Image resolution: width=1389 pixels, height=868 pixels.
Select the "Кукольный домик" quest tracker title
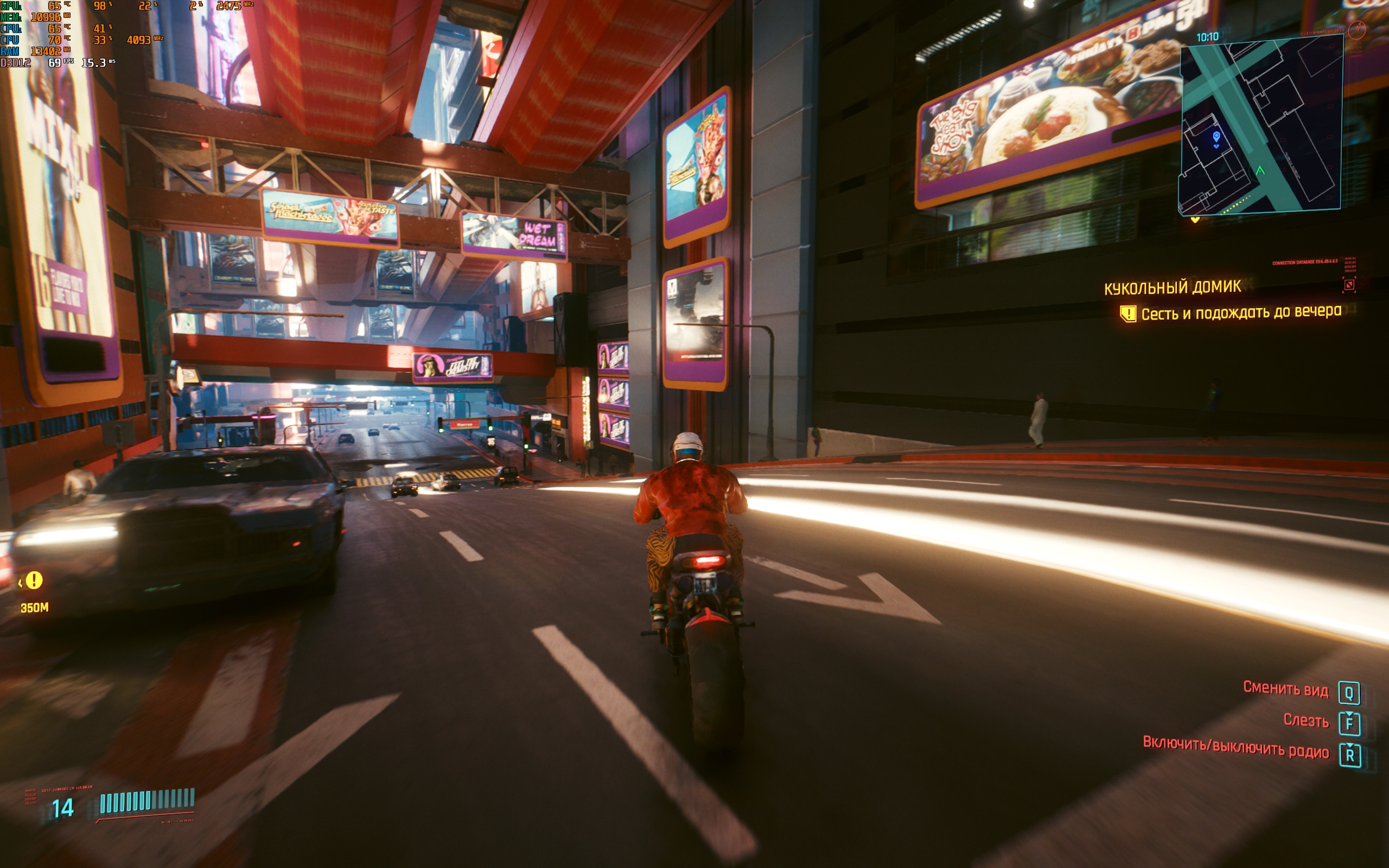coord(1172,287)
